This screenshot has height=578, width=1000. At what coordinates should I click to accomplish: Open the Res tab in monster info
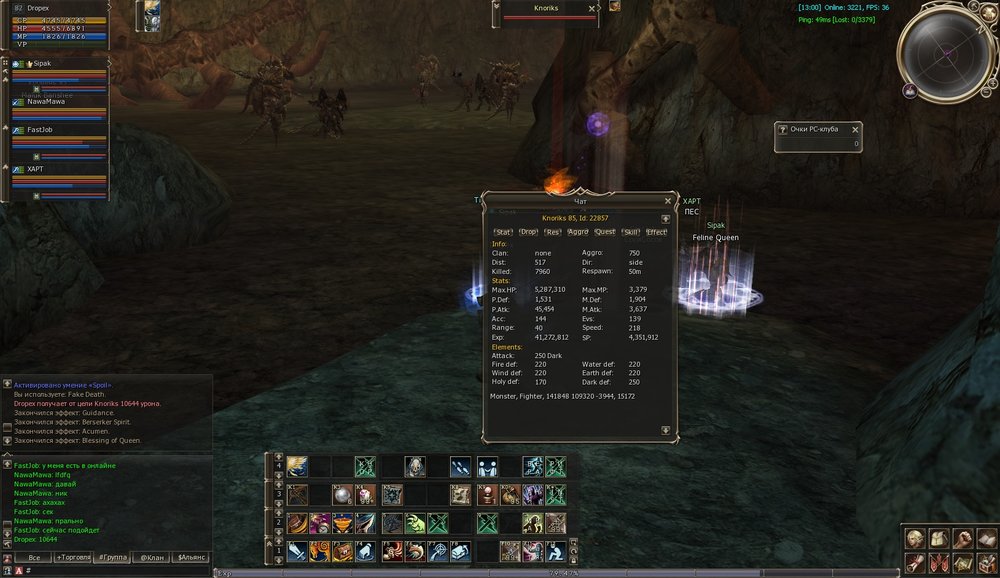click(x=553, y=232)
